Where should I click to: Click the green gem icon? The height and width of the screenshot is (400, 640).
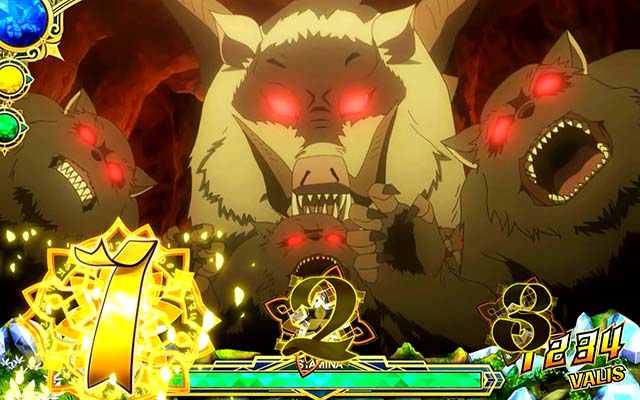pyautogui.click(x=12, y=126)
